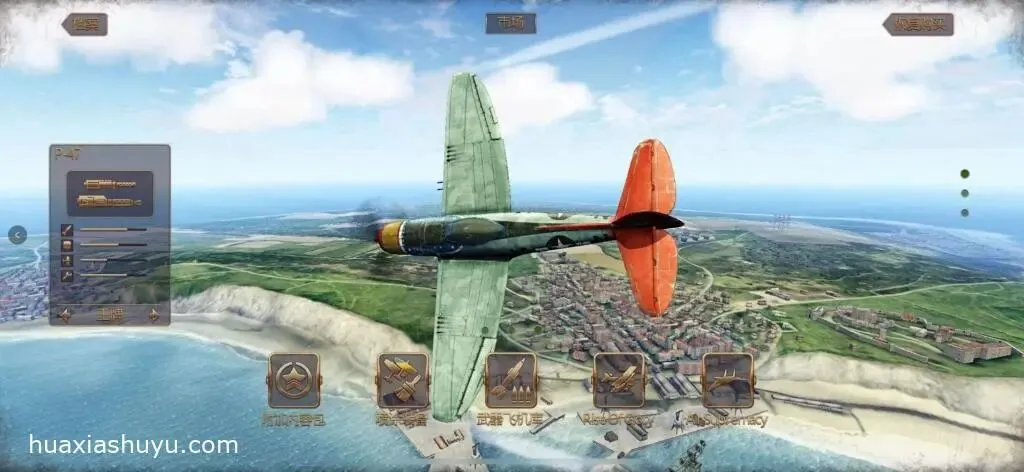The height and width of the screenshot is (472, 1024).
Task: Select the Rise Of Glory biplane icon
Action: coord(619,380)
